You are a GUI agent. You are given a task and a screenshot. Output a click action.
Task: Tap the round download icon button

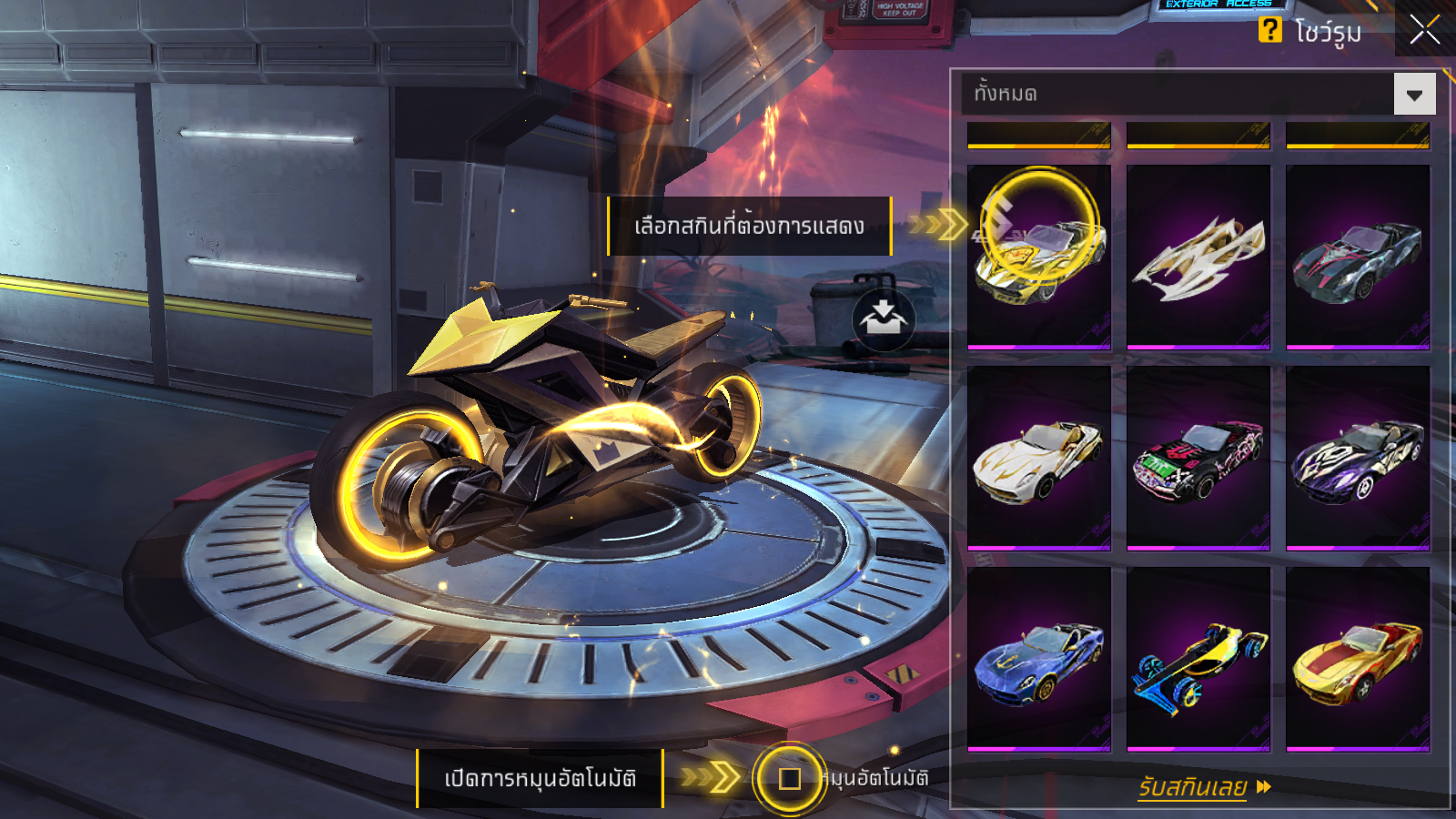(x=884, y=319)
